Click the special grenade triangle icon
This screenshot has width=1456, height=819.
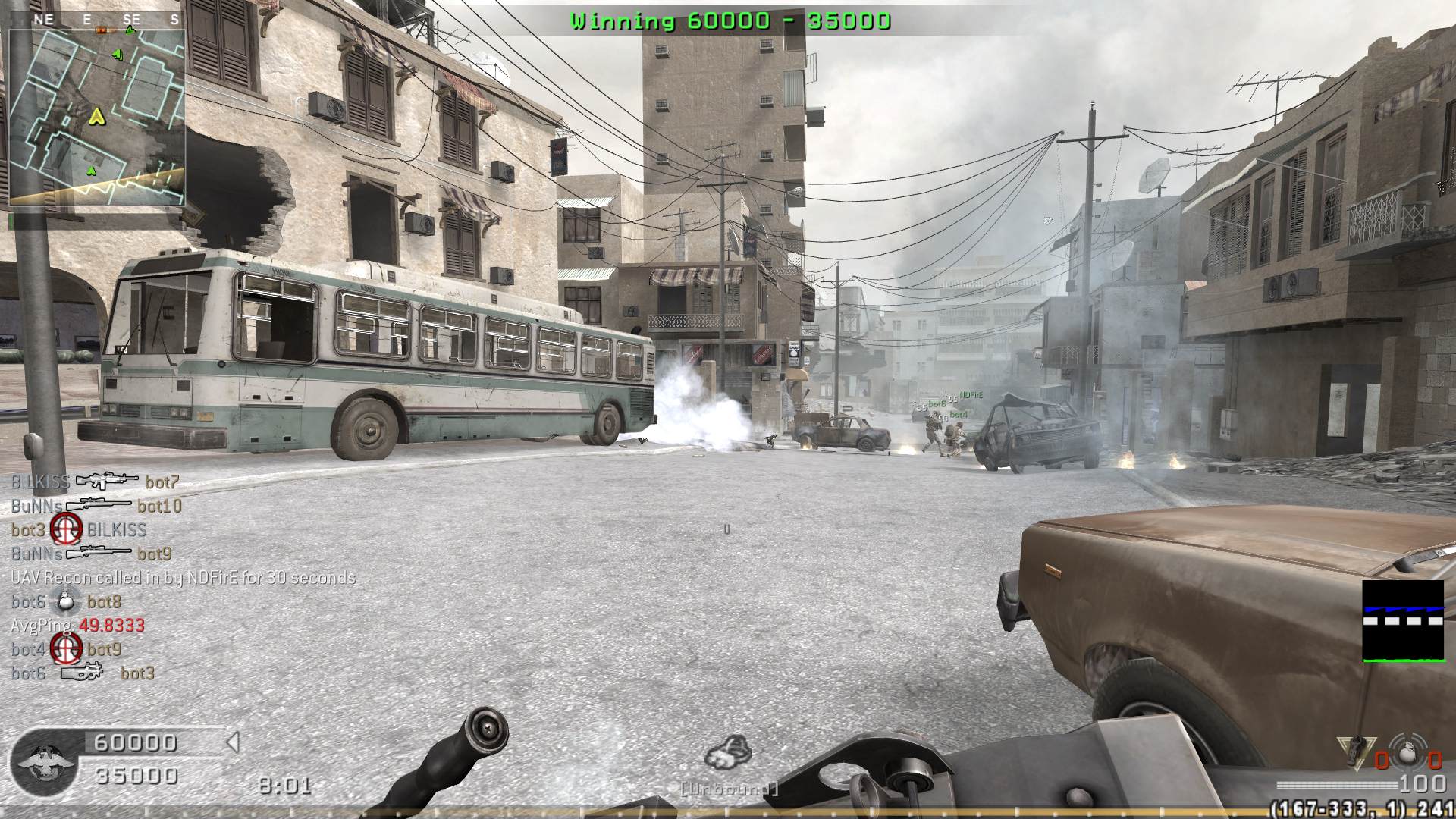pyautogui.click(x=1357, y=751)
